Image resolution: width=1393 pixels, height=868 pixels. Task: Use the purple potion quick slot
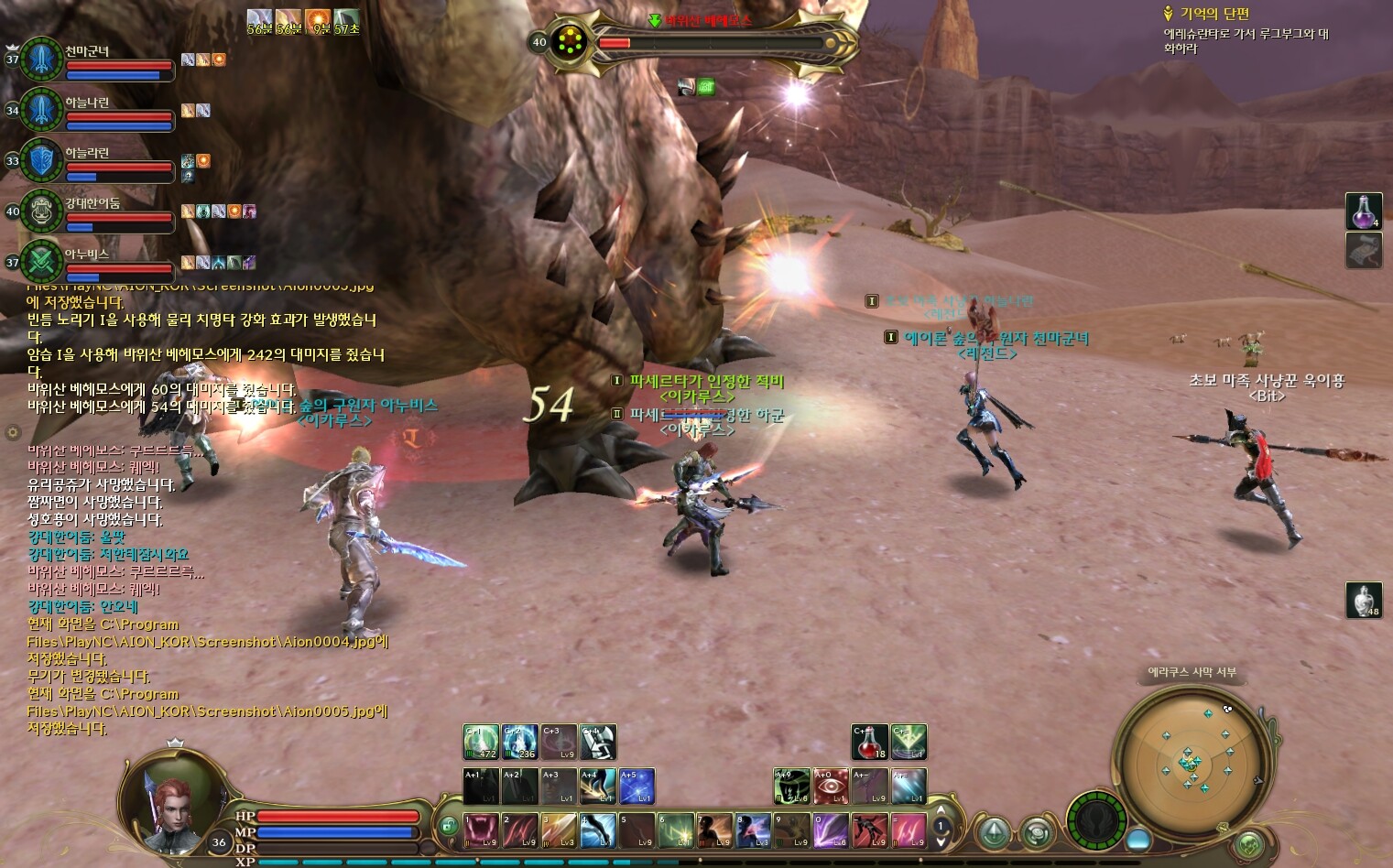pos(1363,212)
